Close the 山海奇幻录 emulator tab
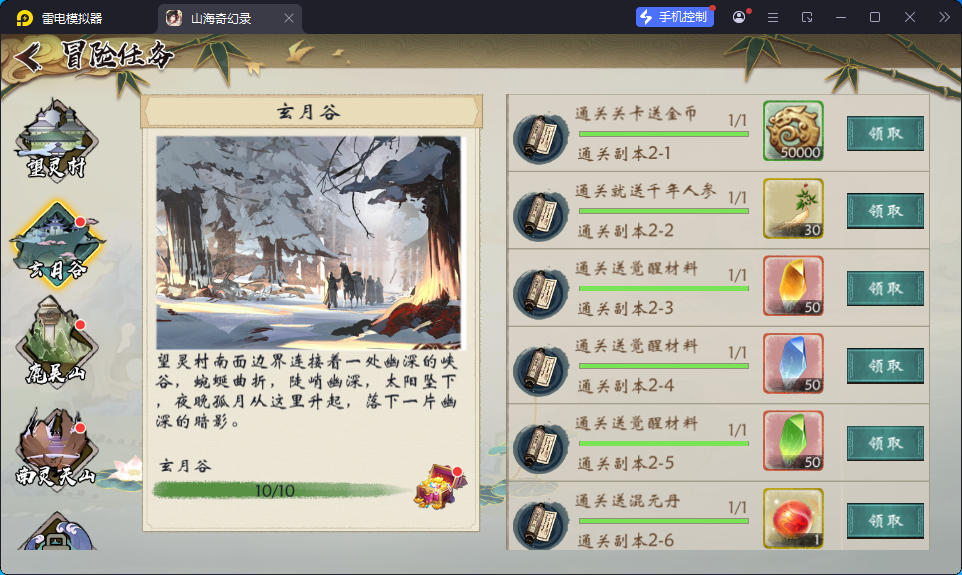Viewport: 962px width, 575px height. coord(289,18)
